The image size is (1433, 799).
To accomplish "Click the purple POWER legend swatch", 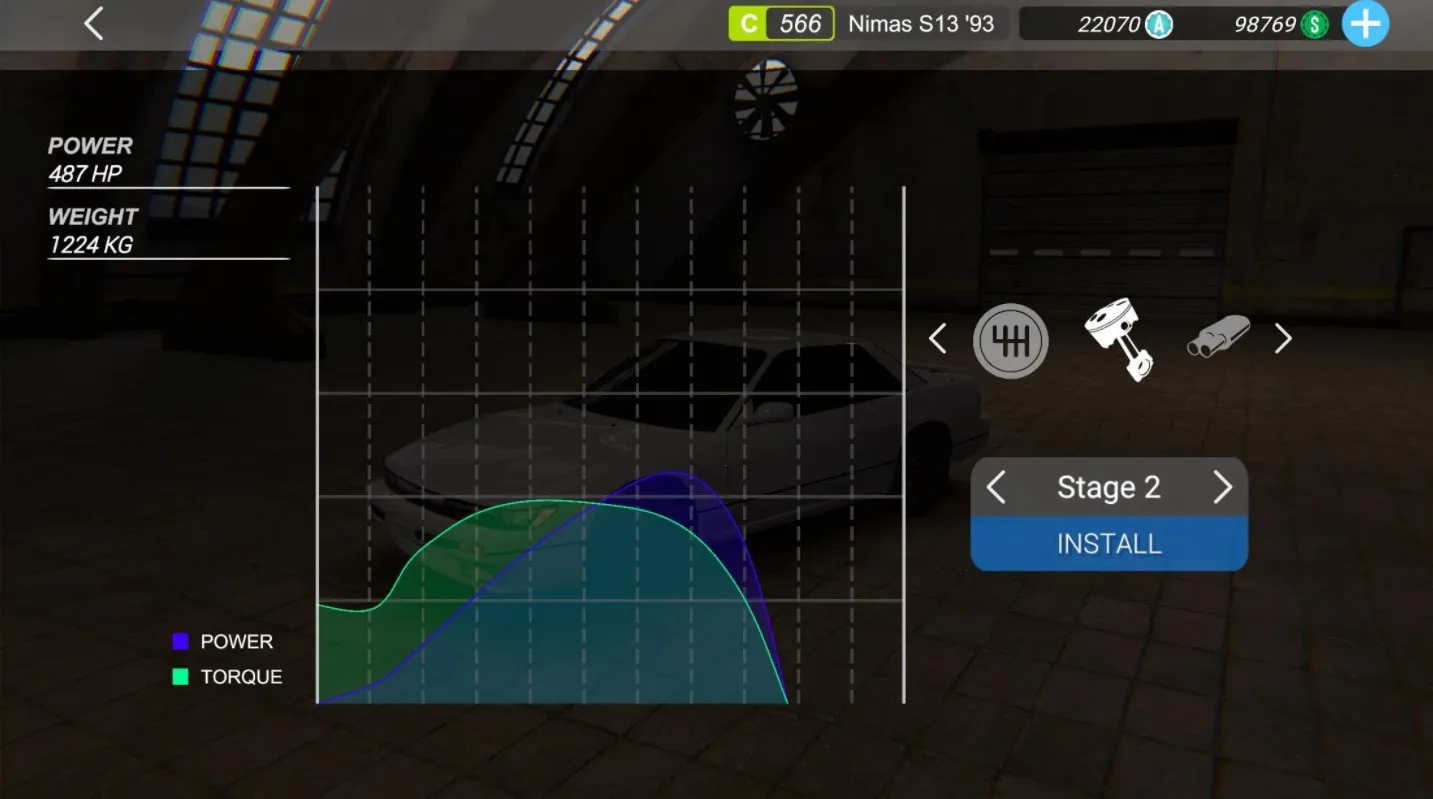I will [182, 641].
